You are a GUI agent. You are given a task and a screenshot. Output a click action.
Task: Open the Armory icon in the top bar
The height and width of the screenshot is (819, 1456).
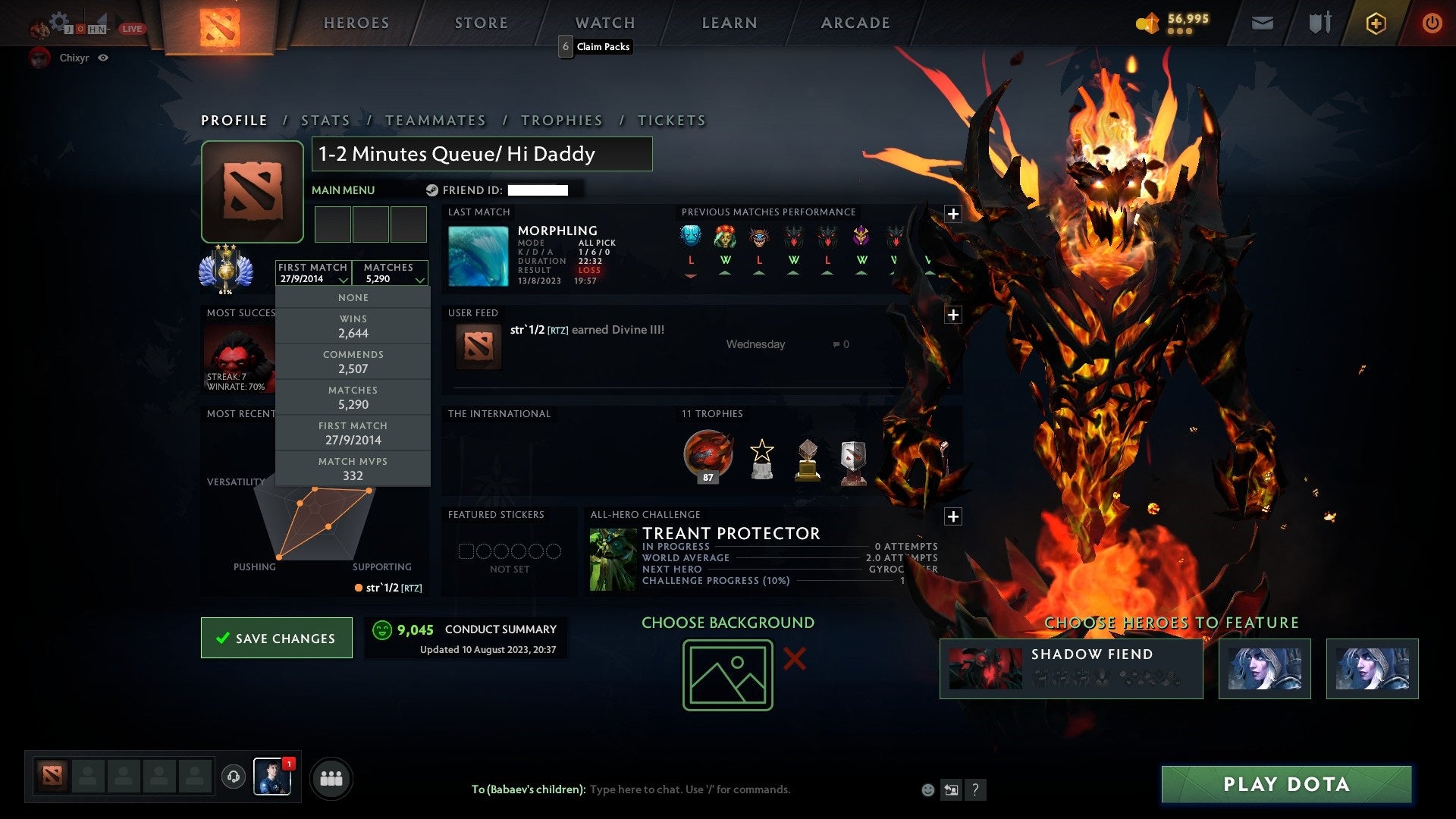[x=1319, y=23]
